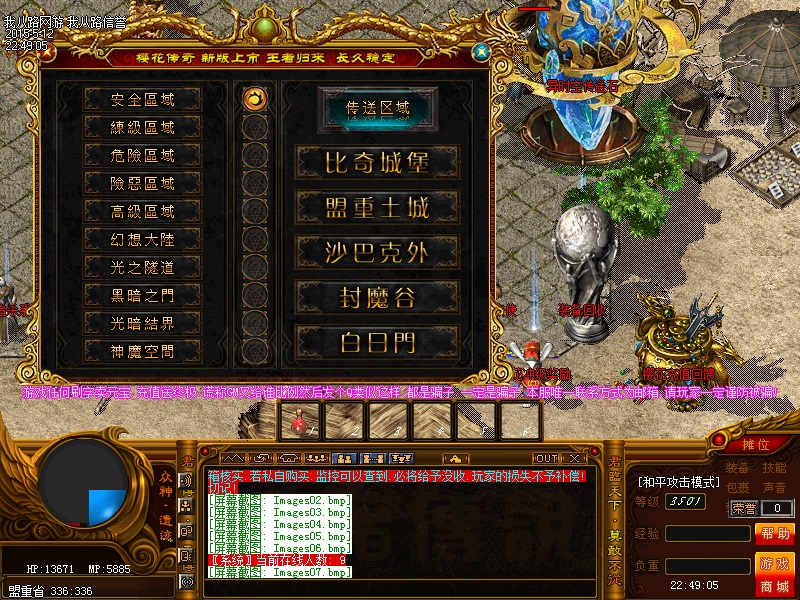The image size is (800, 600).
Task: Teleport to 白日門
Action: coord(377,342)
